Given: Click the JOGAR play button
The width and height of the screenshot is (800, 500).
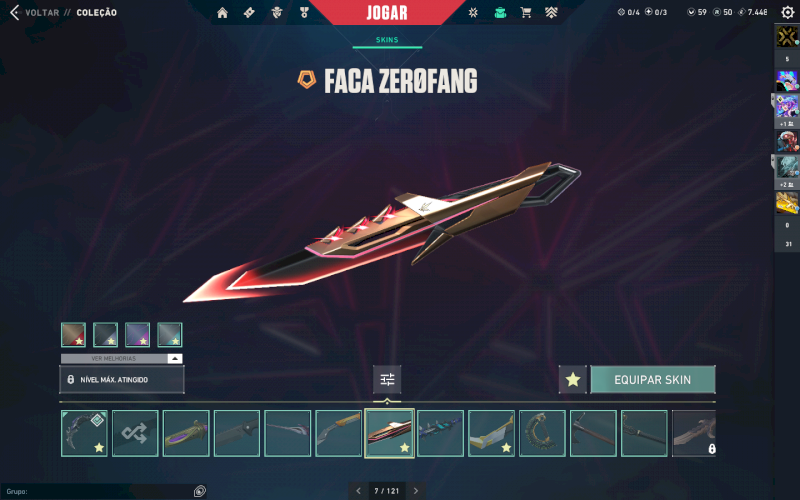Looking at the screenshot, I should (400, 14).
